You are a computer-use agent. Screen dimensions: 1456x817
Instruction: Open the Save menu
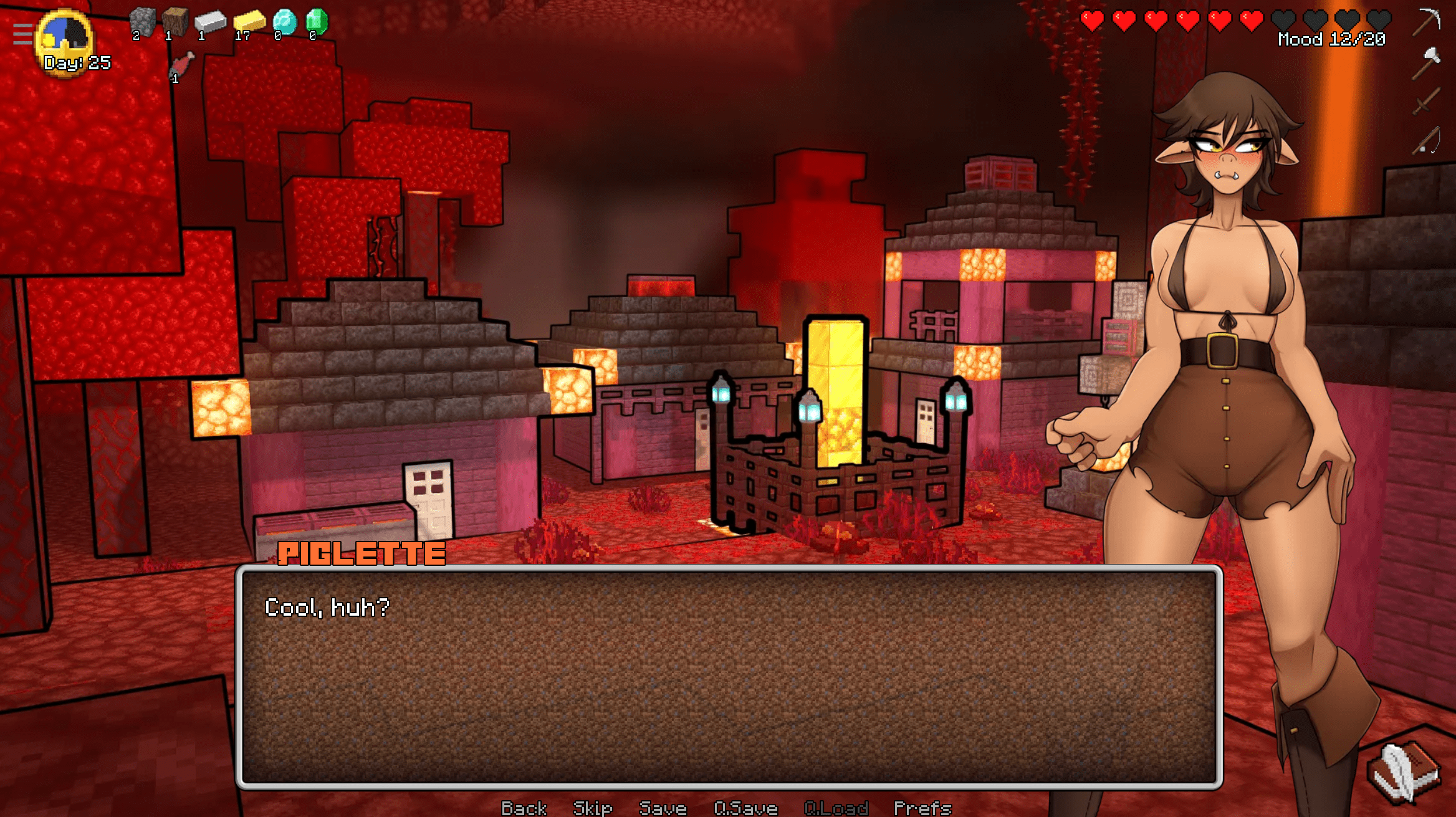(x=663, y=808)
